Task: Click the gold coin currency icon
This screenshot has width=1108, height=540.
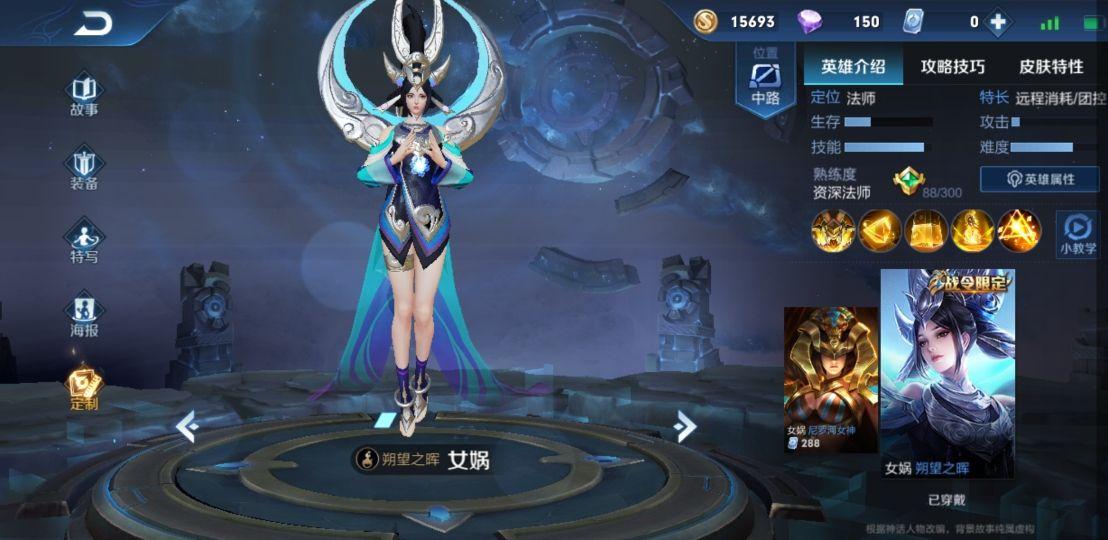Action: (x=705, y=21)
